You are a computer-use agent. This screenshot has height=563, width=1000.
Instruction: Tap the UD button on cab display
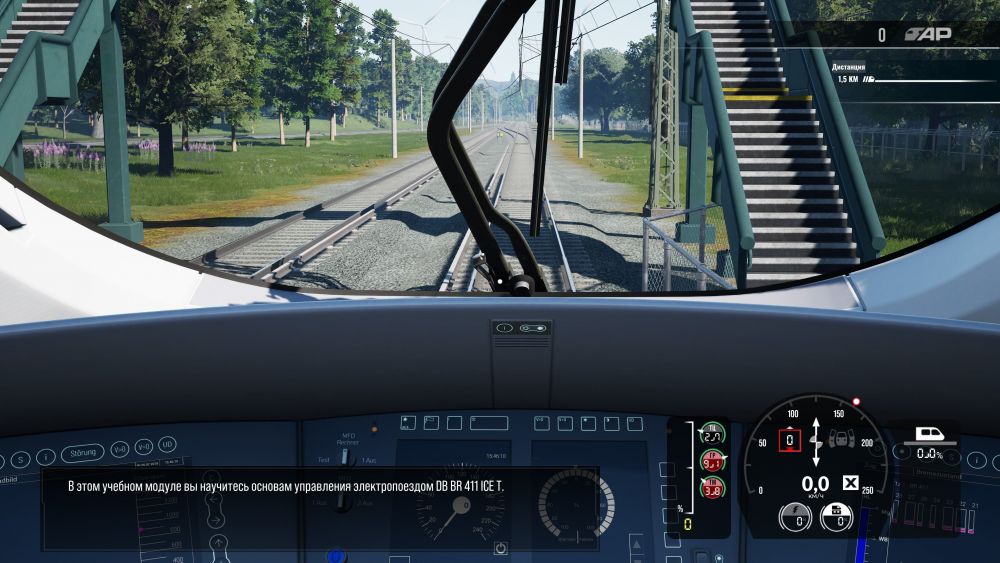[x=167, y=445]
